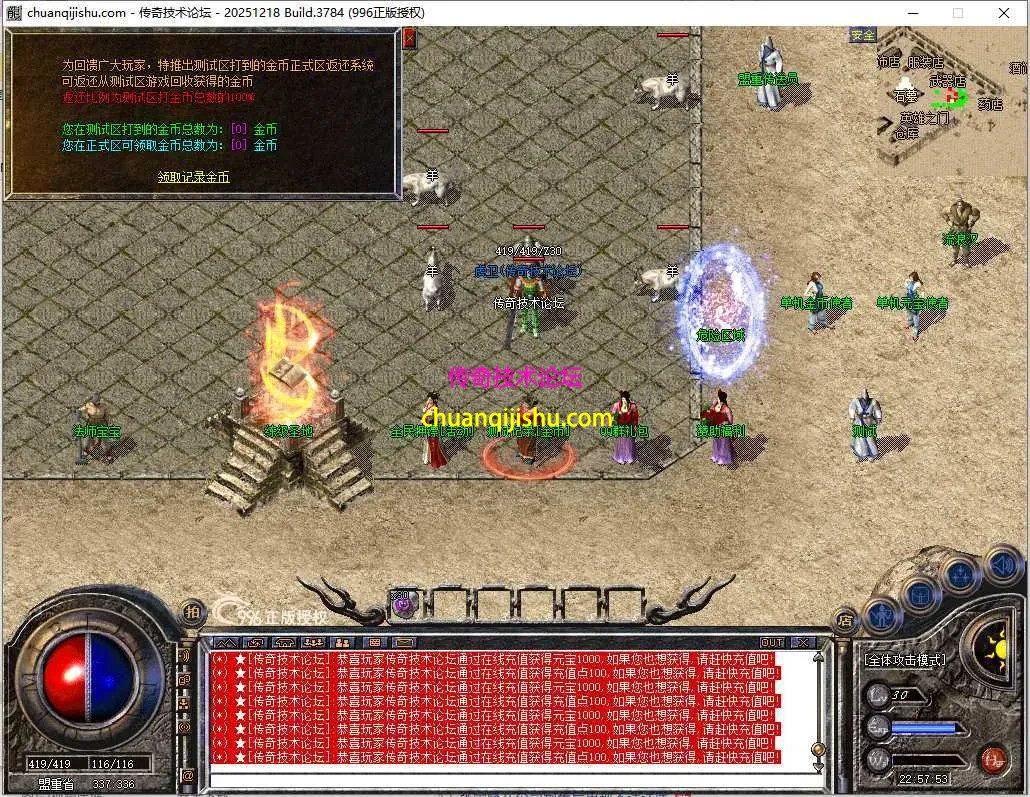Switch the 全体攻击模式 attack mode
The width and height of the screenshot is (1030, 797).
[x=905, y=661]
